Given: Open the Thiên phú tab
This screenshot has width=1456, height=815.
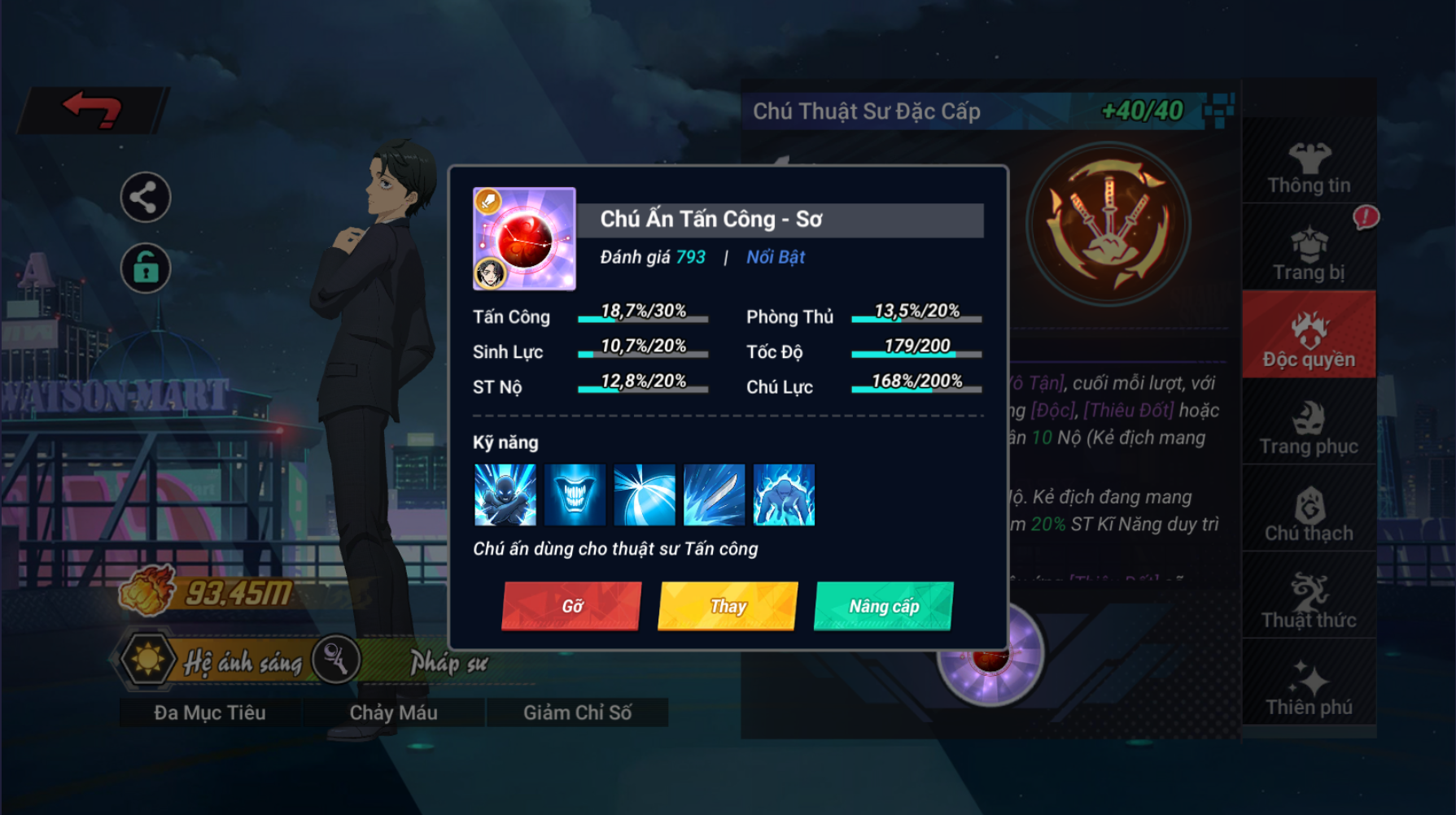Looking at the screenshot, I should (x=1309, y=689).
